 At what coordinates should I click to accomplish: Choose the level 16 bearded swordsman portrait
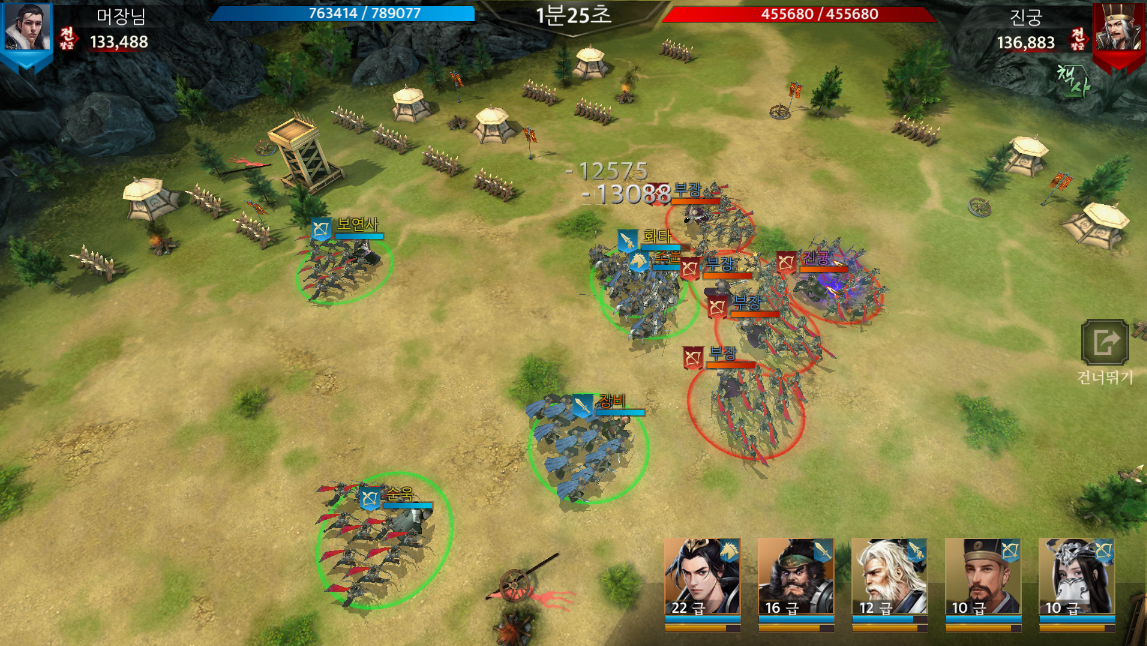point(795,577)
